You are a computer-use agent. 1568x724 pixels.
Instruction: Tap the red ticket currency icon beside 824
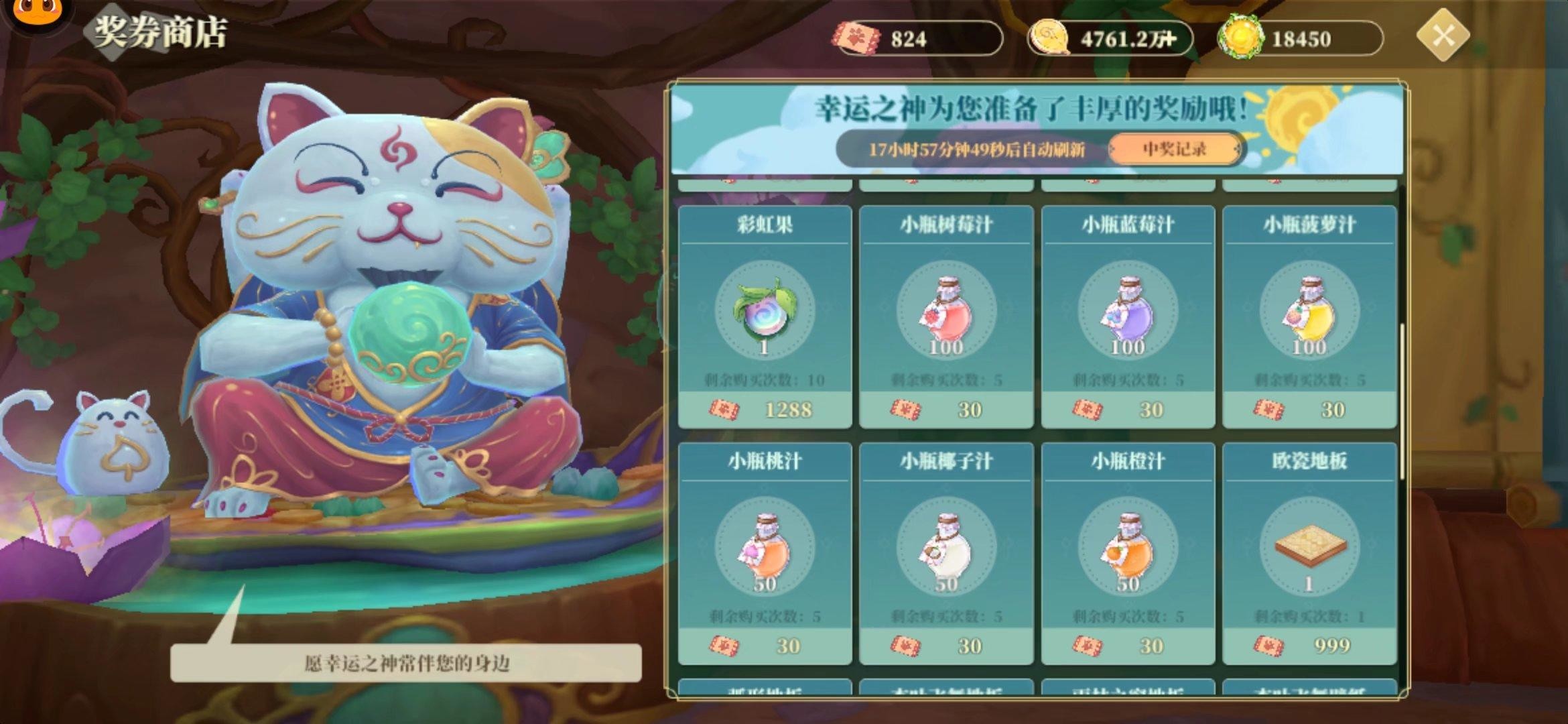point(856,38)
